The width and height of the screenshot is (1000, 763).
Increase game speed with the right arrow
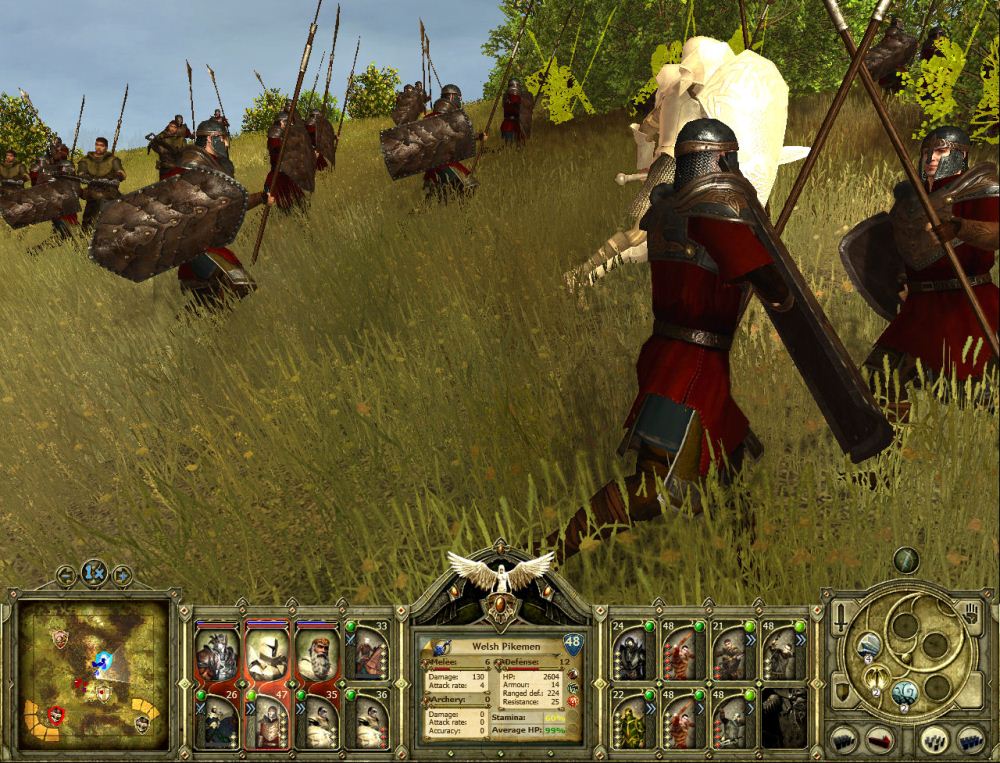click(122, 575)
